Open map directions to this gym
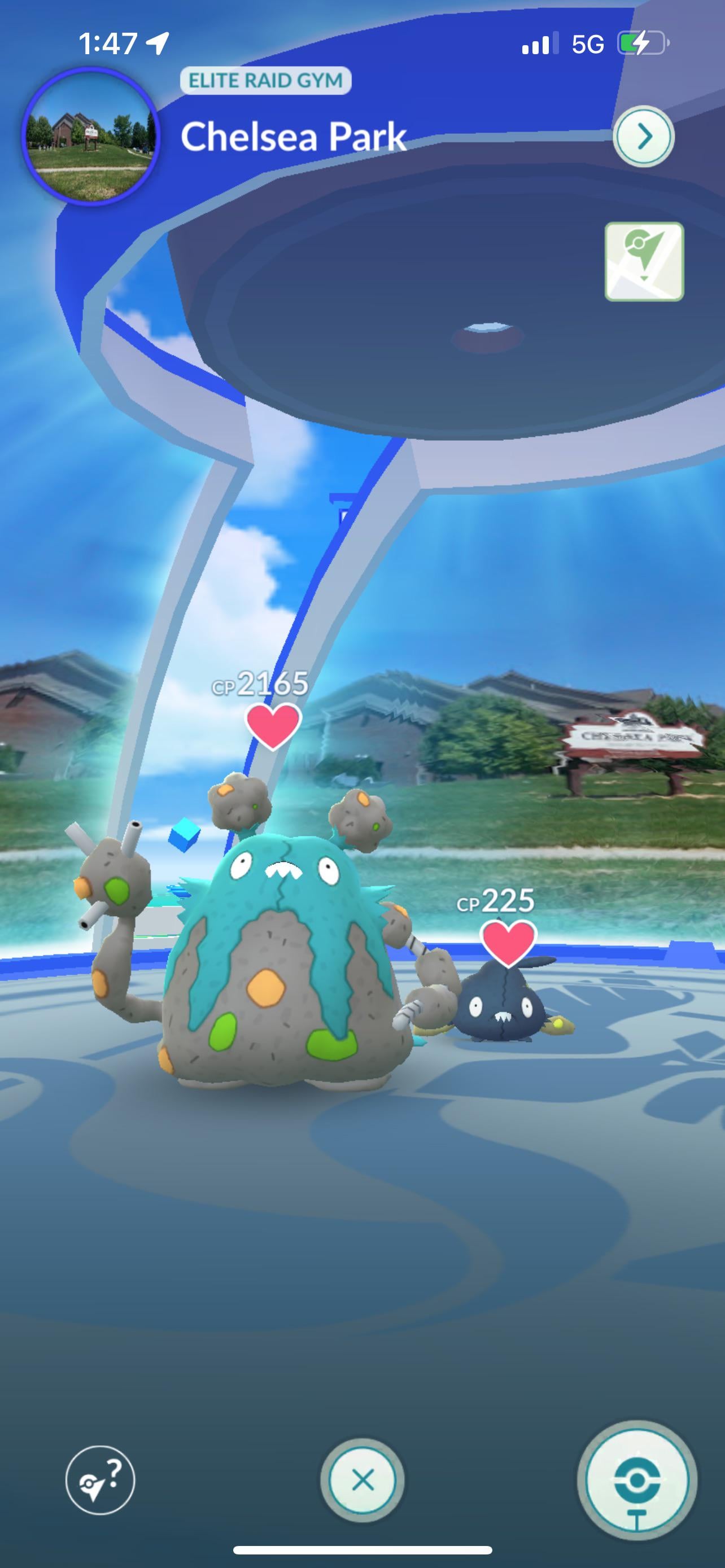 [644, 262]
